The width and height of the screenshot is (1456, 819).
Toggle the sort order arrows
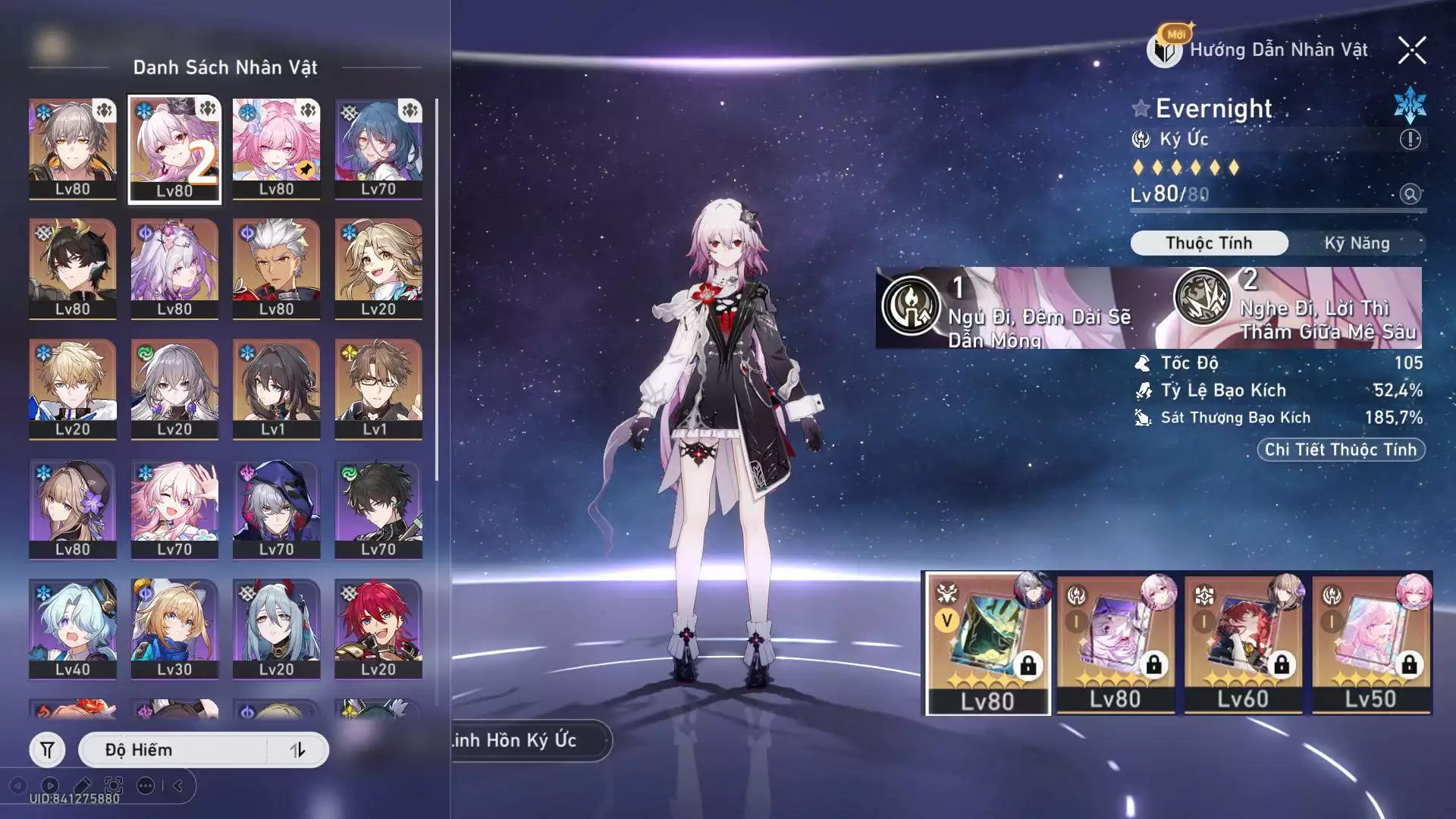point(297,750)
